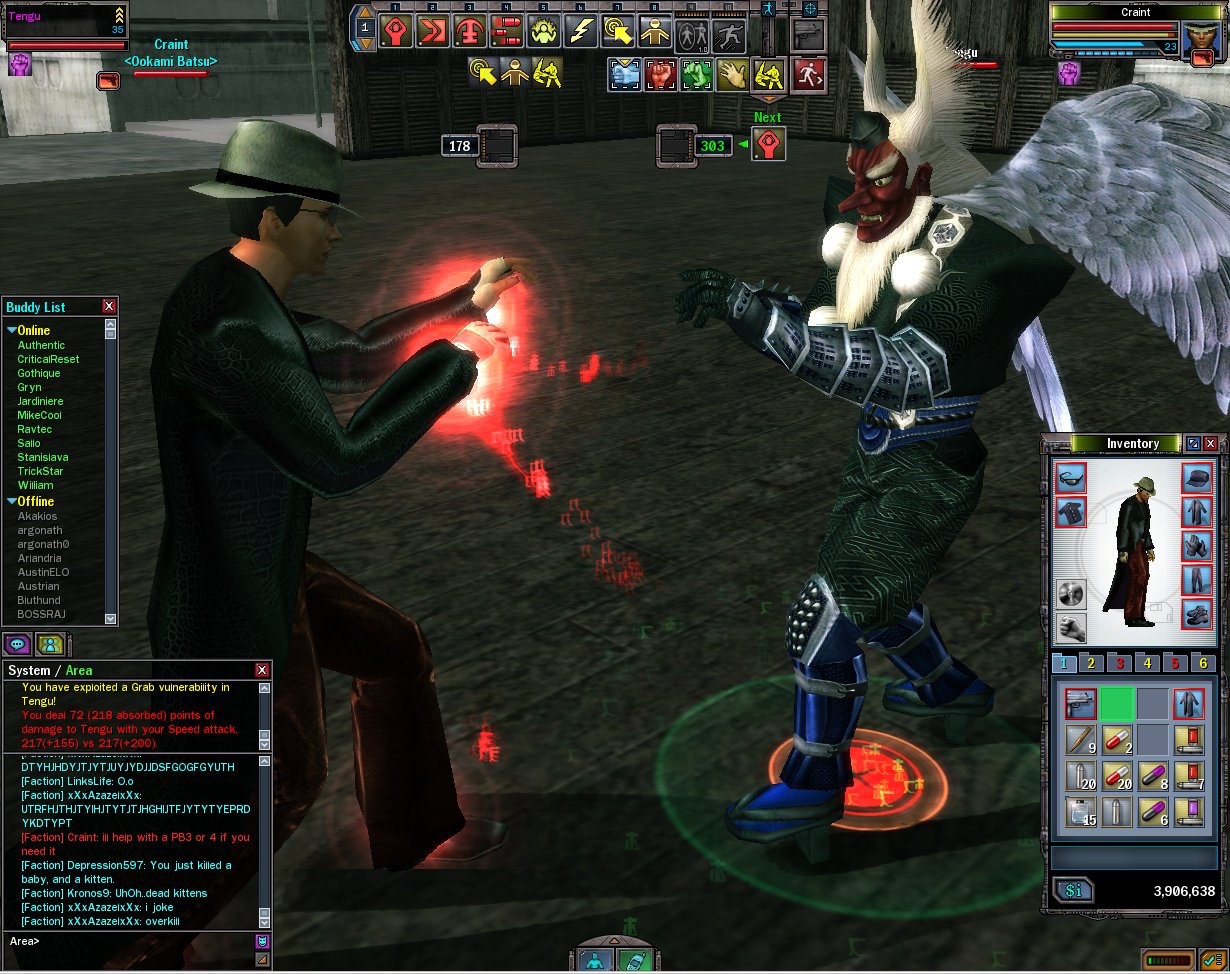The width and height of the screenshot is (1230, 974).
Task: Select buddy Gothique in the Buddy List
Action: pos(39,373)
